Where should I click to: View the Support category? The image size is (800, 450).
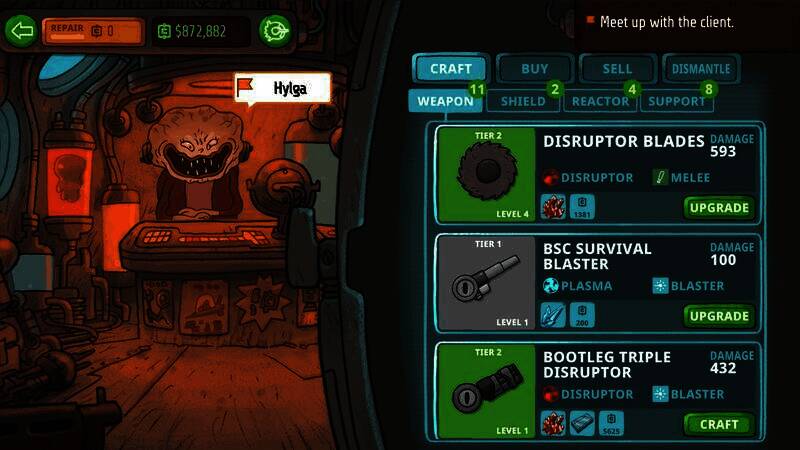click(x=677, y=101)
